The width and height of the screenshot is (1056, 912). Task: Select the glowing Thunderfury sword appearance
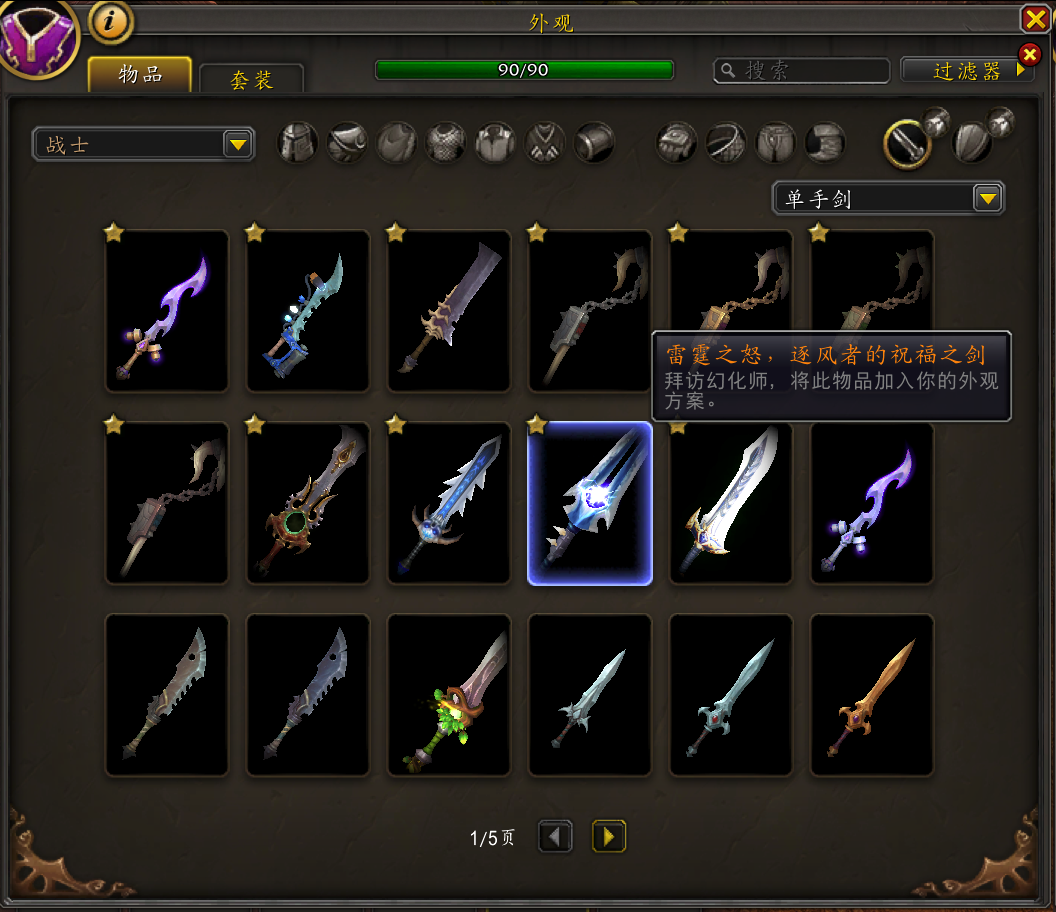pos(590,503)
